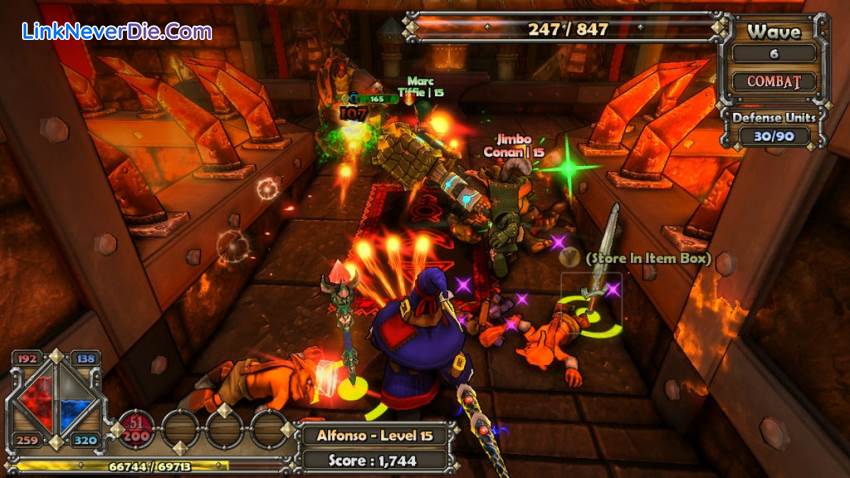Click the COMBAT phase label
Viewport: 850px width, 478px height.
(x=774, y=82)
